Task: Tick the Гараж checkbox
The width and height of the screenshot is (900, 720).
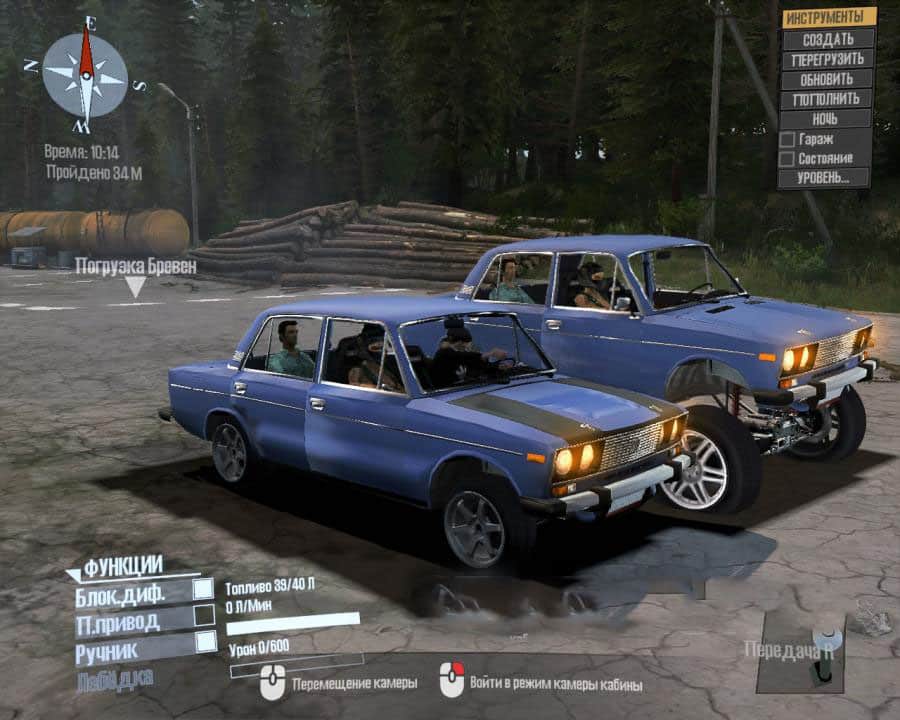Action: click(787, 139)
